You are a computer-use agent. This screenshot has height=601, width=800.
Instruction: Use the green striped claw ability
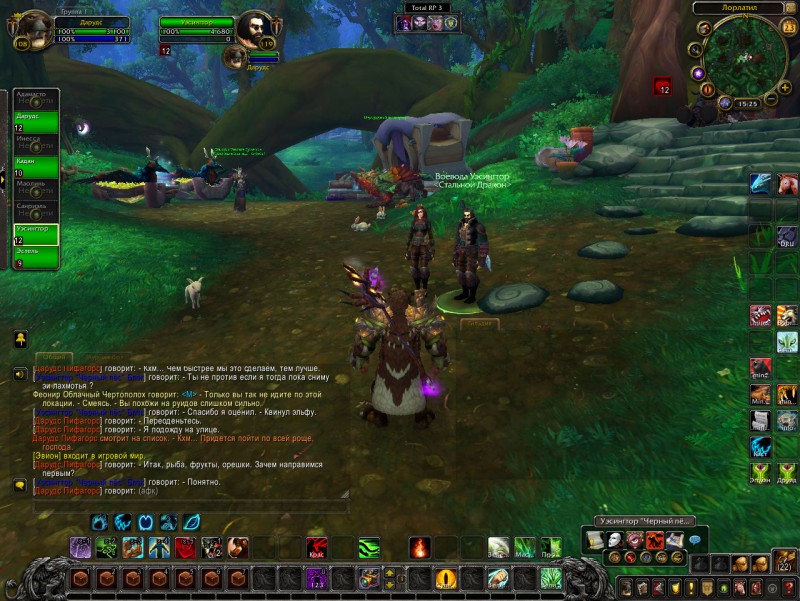click(369, 547)
